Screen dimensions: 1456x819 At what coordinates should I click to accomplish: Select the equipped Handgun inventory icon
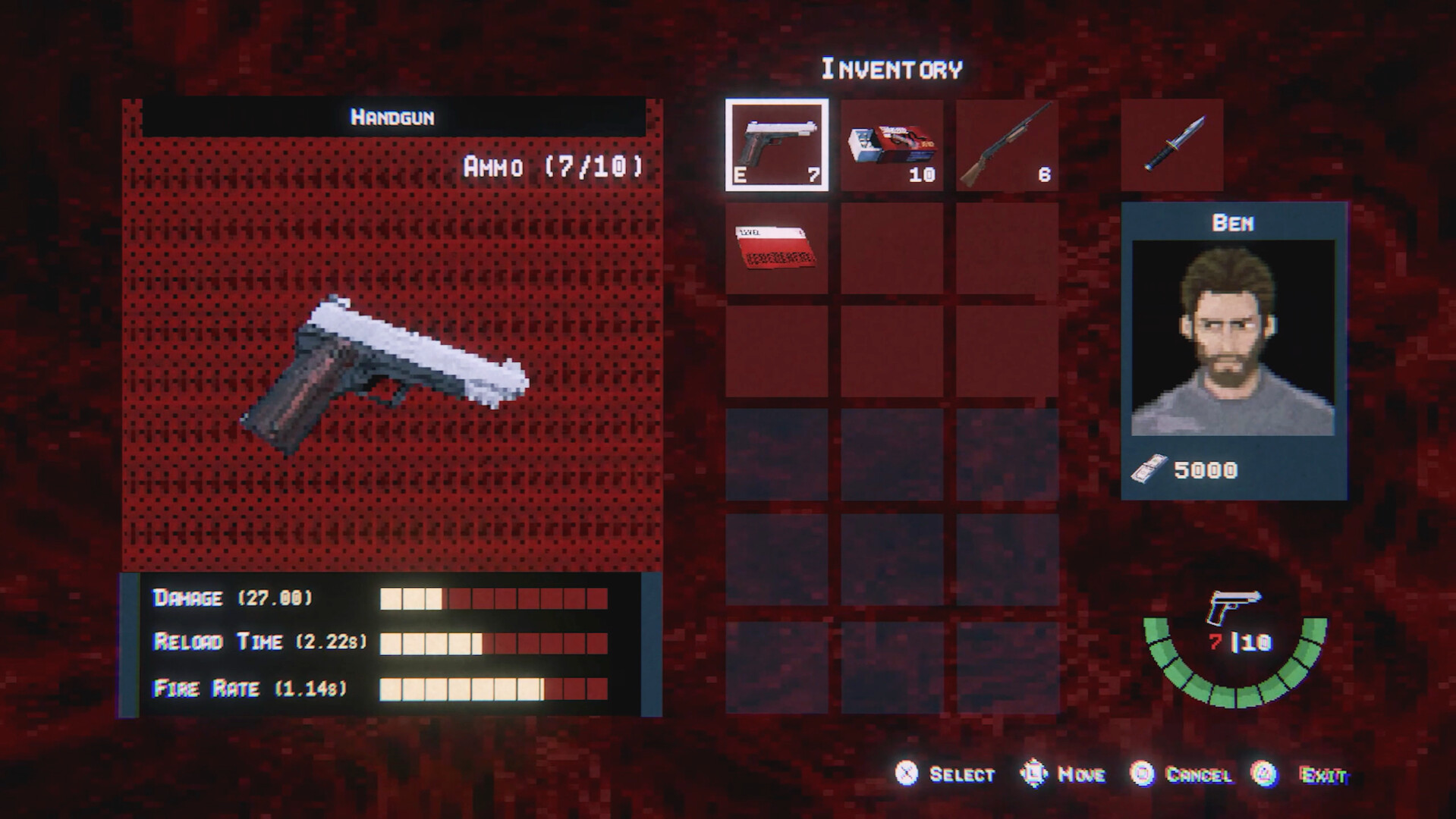(x=776, y=144)
